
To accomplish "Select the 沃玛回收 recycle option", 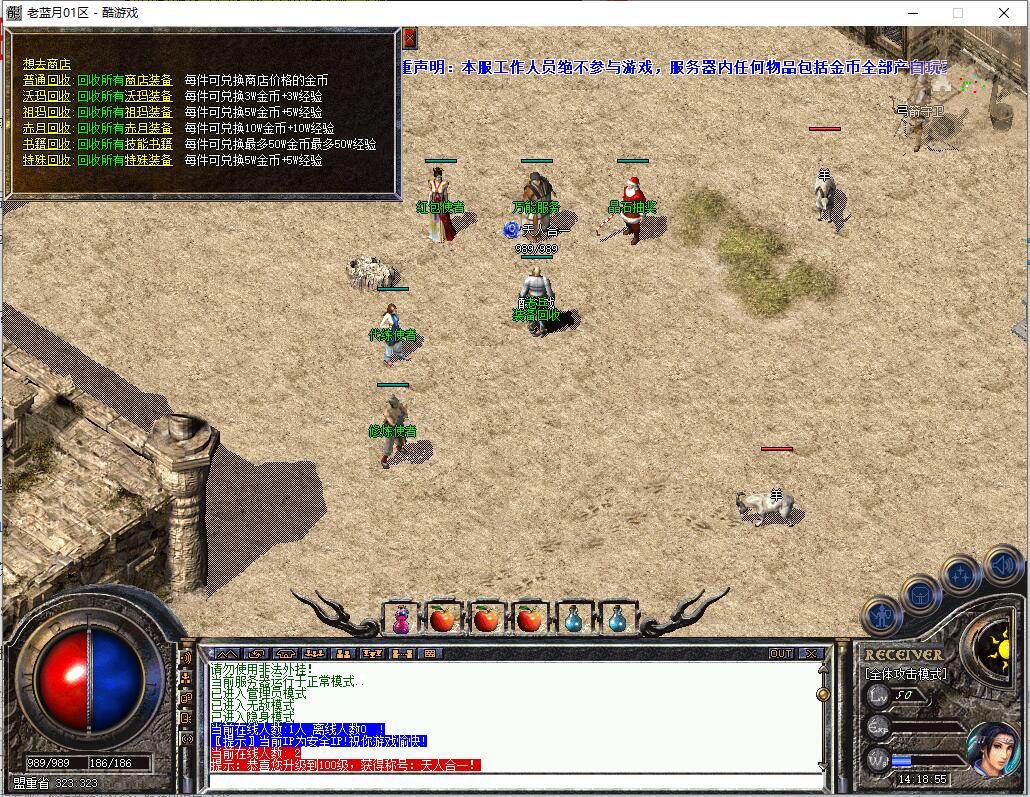I will click(x=47, y=96).
